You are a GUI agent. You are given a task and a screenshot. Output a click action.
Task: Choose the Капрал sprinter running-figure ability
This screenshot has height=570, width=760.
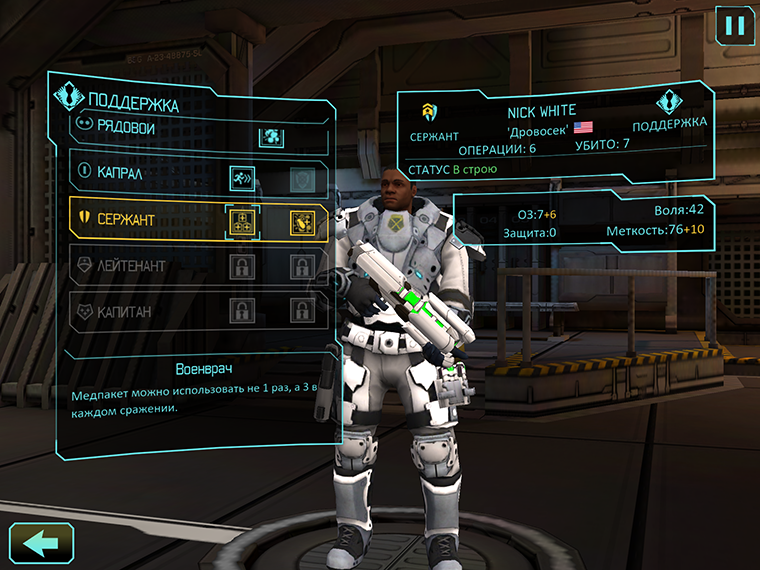pyautogui.click(x=243, y=177)
